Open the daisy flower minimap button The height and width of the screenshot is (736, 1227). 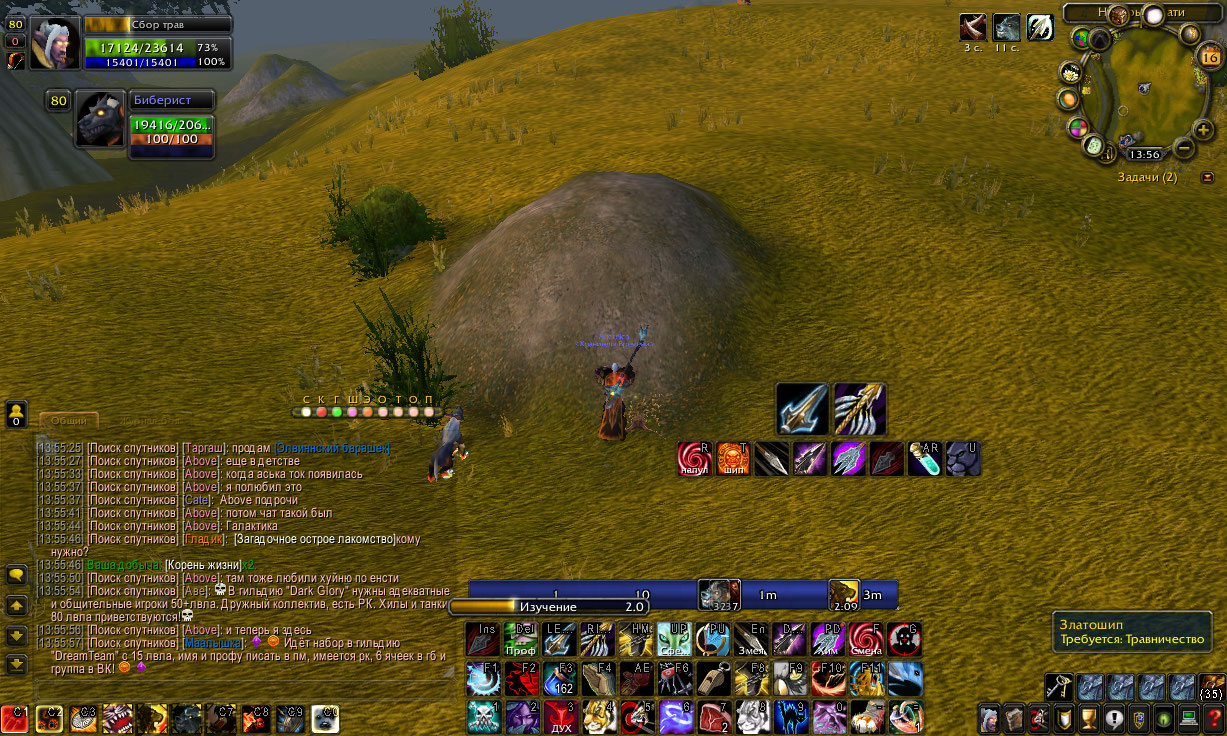(1070, 73)
